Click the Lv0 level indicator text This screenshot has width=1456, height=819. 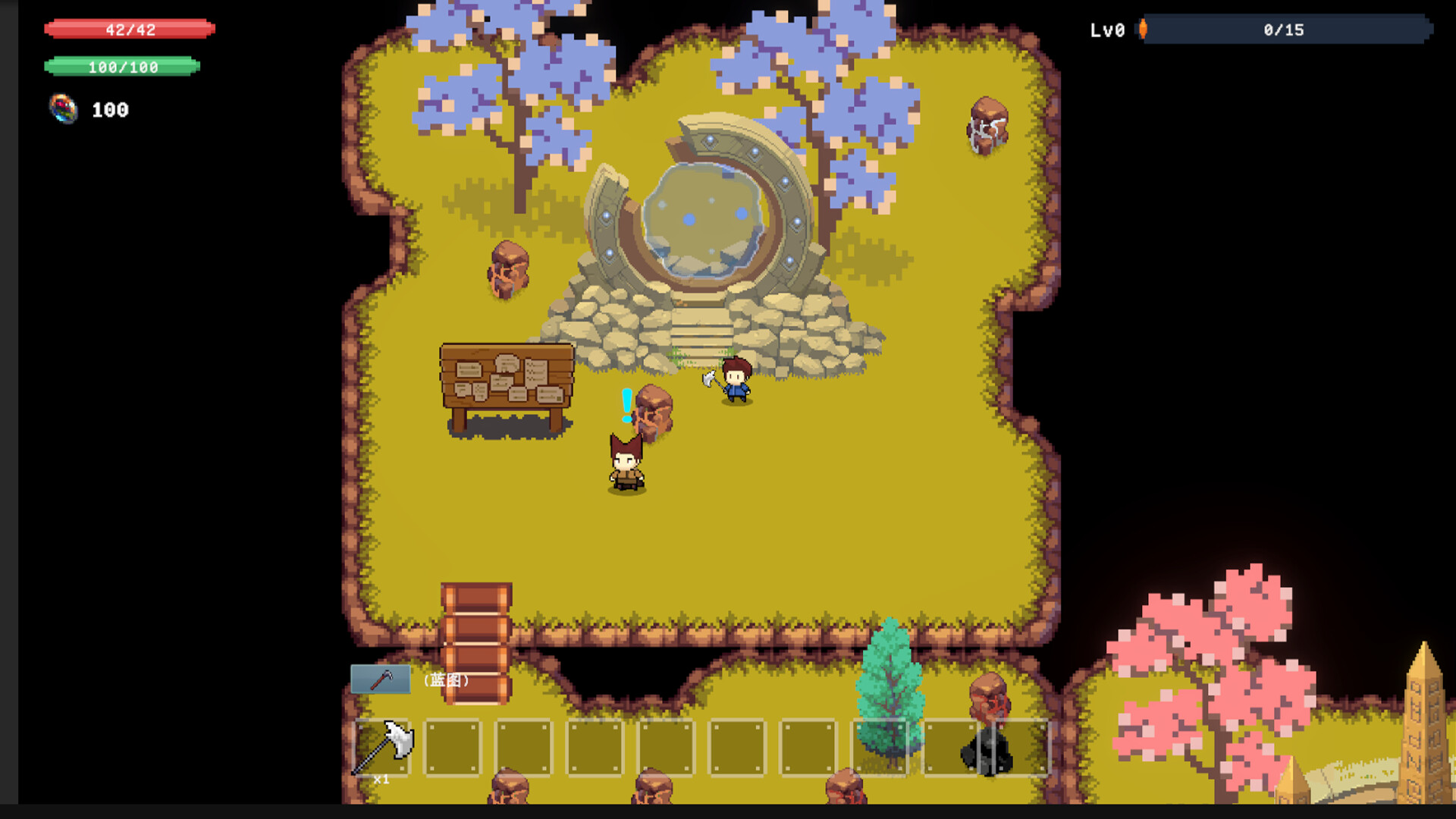point(1106,30)
